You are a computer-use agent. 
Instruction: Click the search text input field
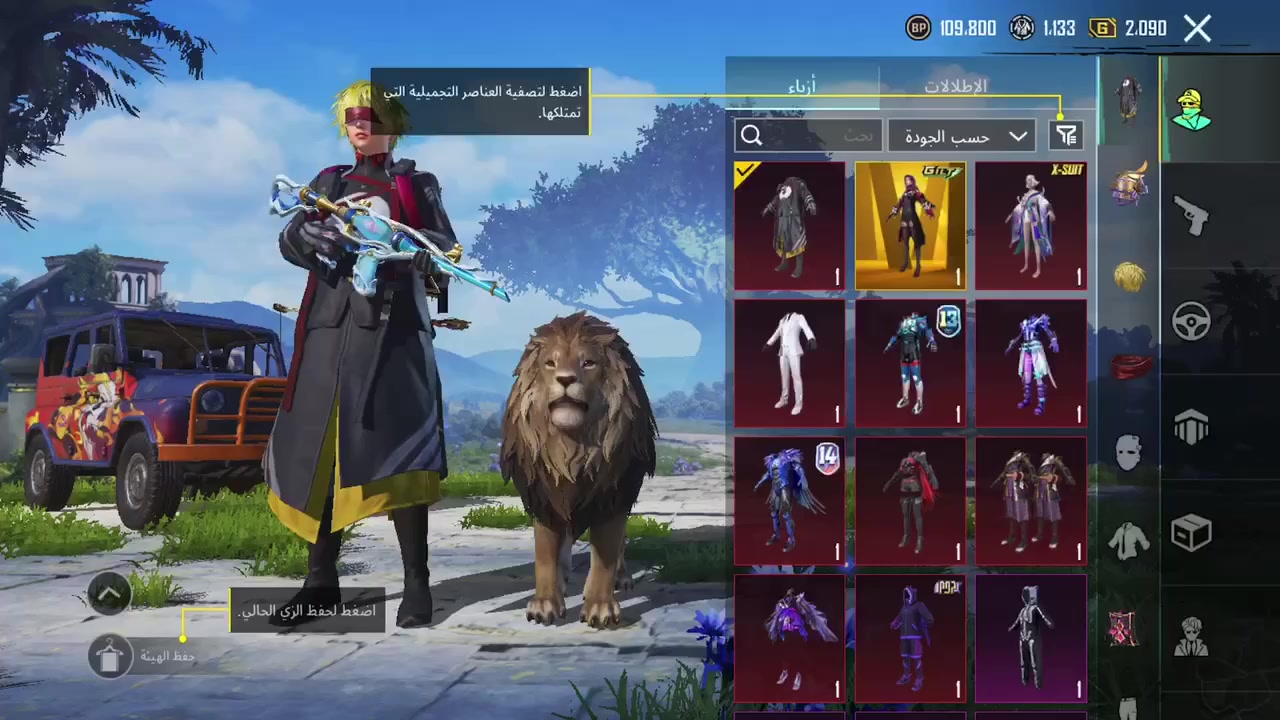[830, 135]
